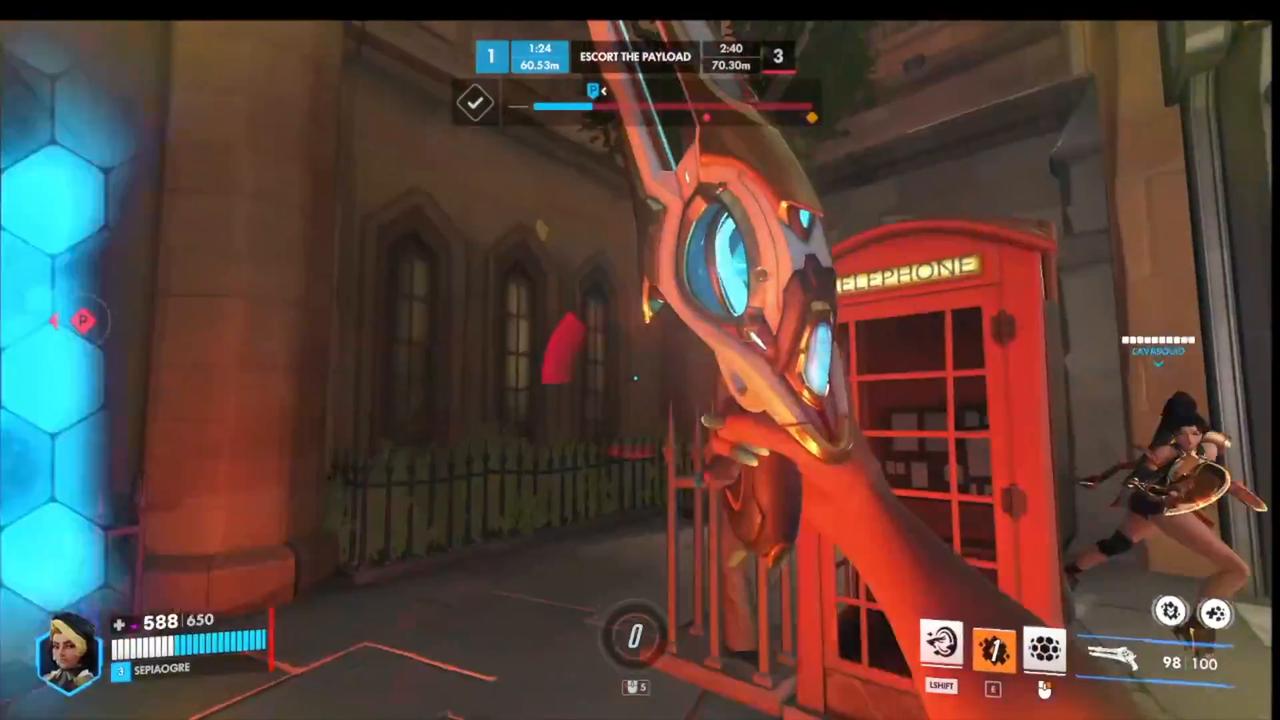Viewport: 1280px width, 720px height.
Task: Click the ultimate charge meter showing 0
Action: click(x=635, y=637)
